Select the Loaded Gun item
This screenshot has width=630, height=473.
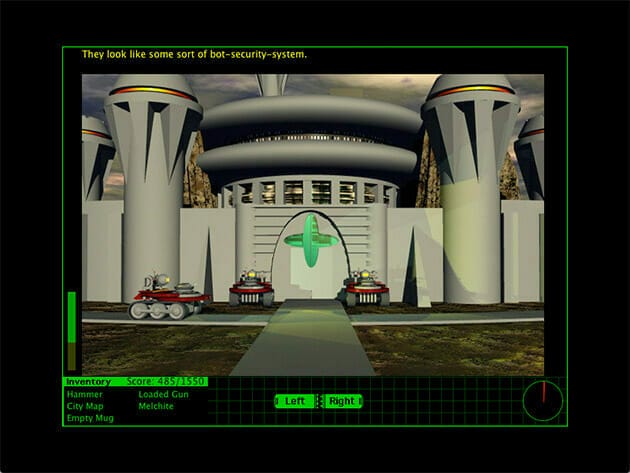[x=163, y=394]
